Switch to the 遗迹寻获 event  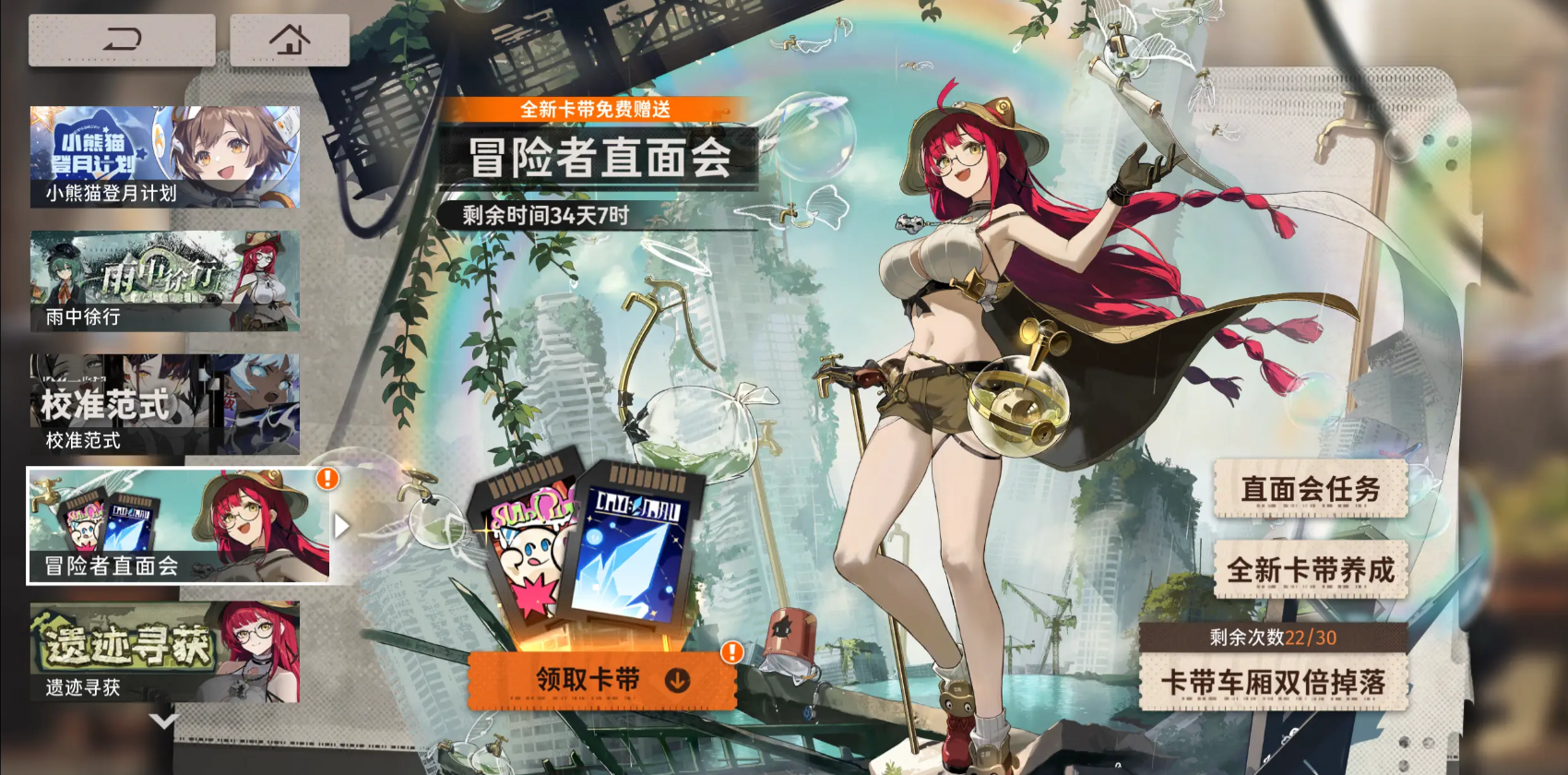point(164,650)
